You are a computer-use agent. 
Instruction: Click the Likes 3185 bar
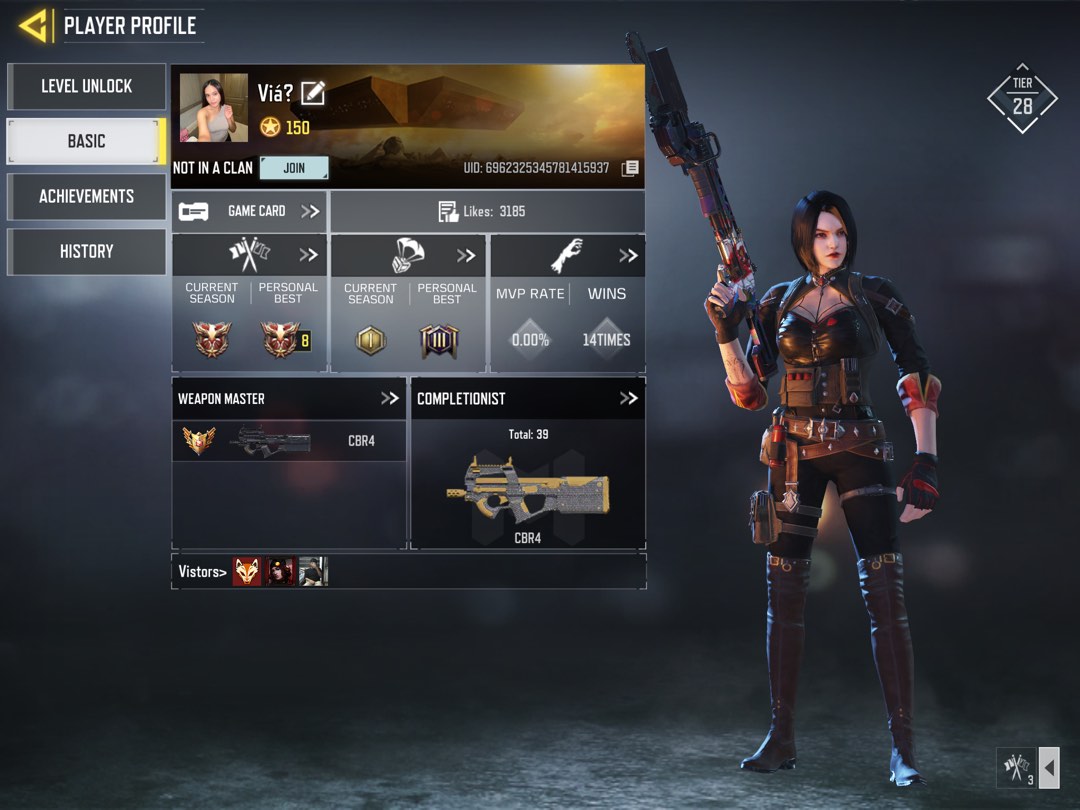pos(487,211)
